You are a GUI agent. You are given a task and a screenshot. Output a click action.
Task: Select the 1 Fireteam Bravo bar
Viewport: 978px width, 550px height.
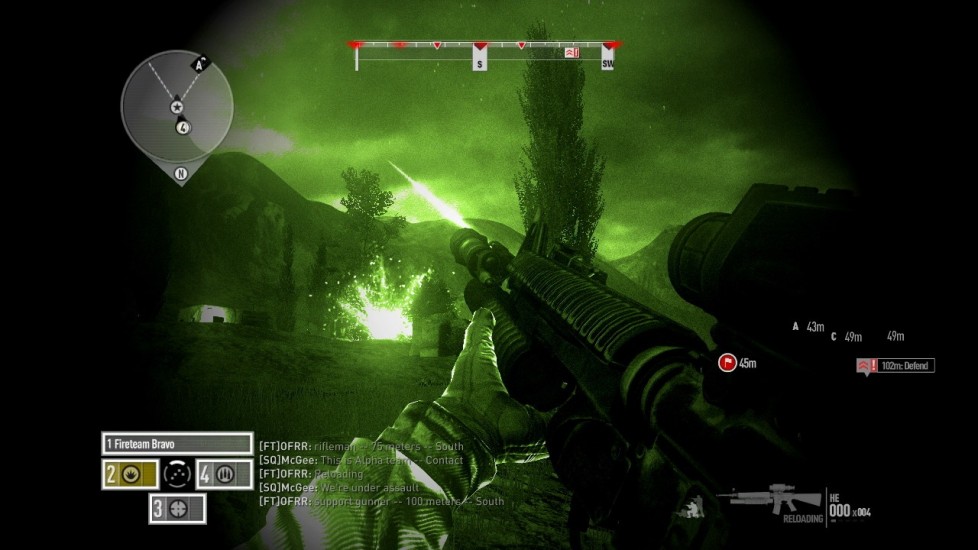(177, 443)
